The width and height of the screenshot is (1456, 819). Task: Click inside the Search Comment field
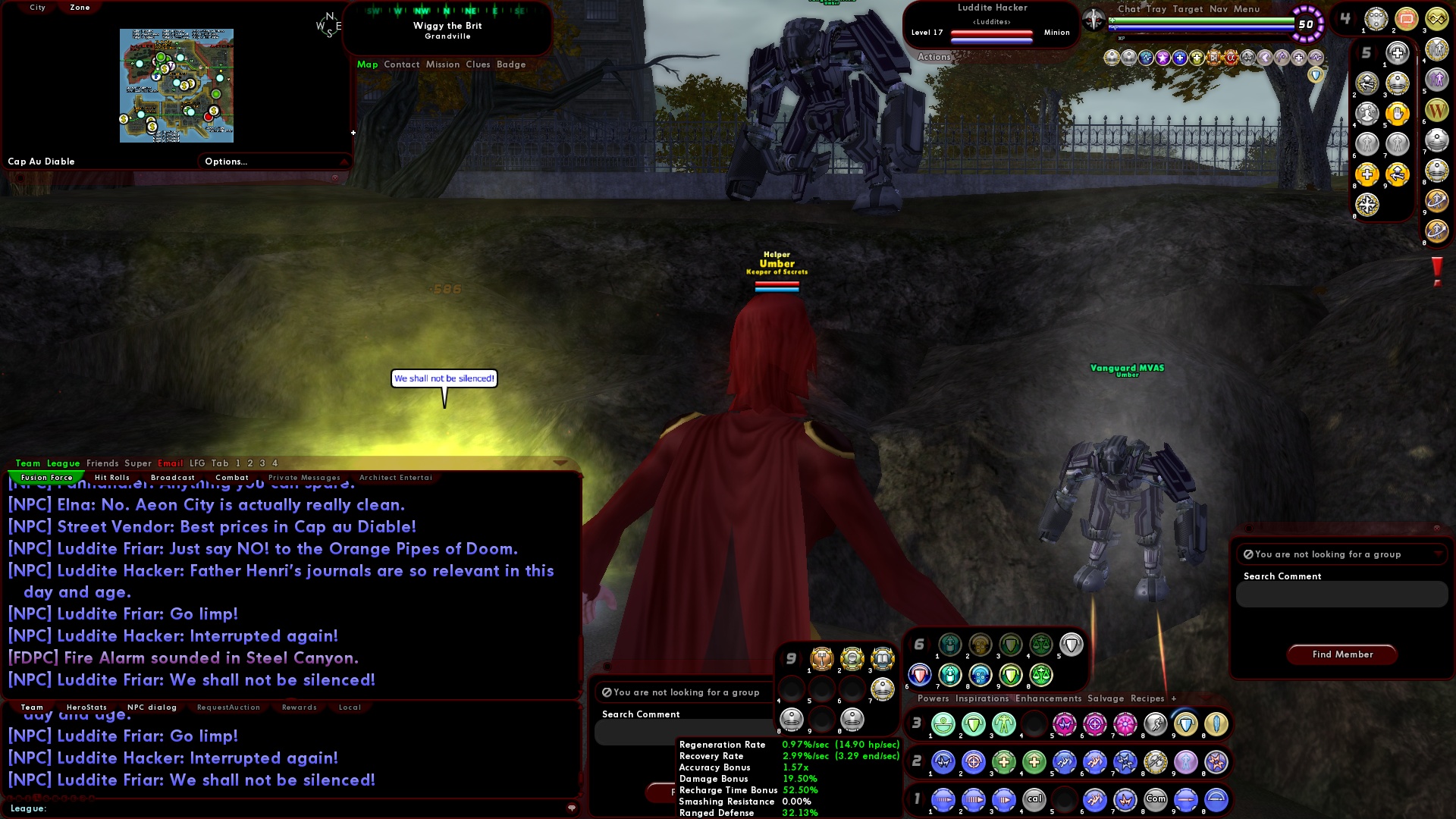tap(1341, 595)
